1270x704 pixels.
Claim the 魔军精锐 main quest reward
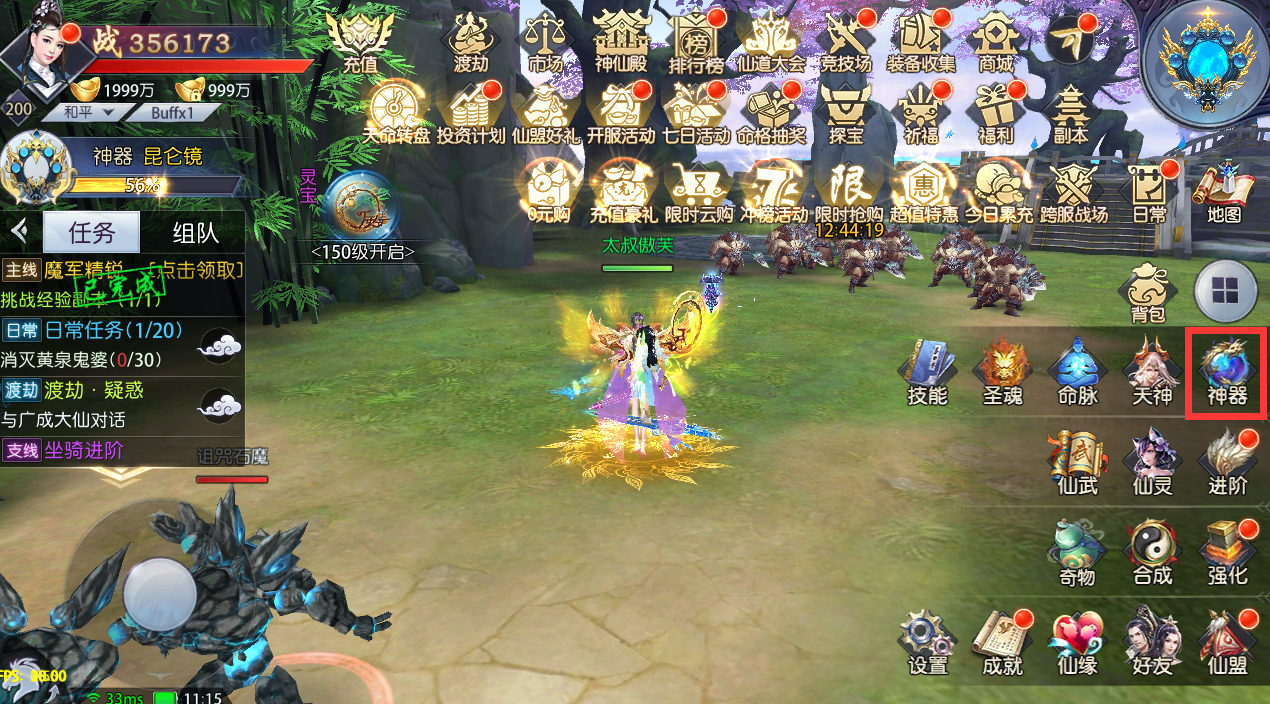[x=196, y=270]
